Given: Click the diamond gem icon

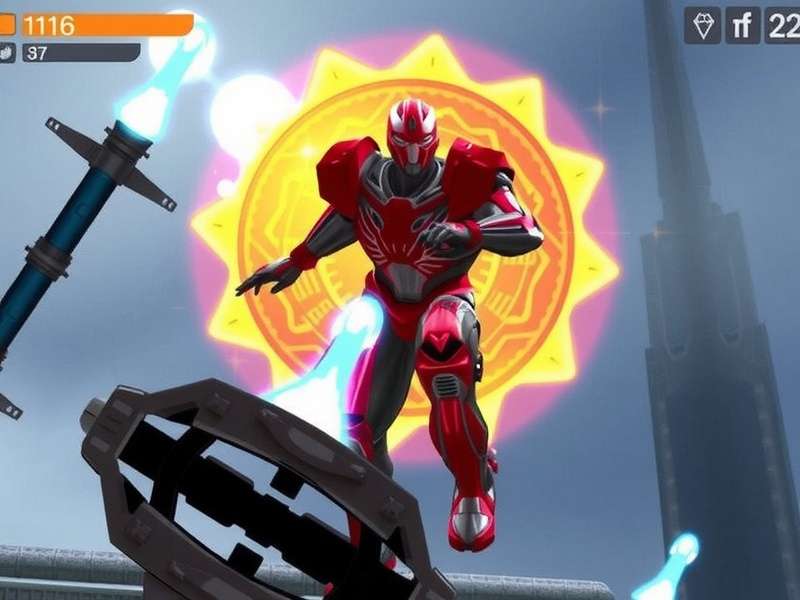Looking at the screenshot, I should (x=702, y=26).
